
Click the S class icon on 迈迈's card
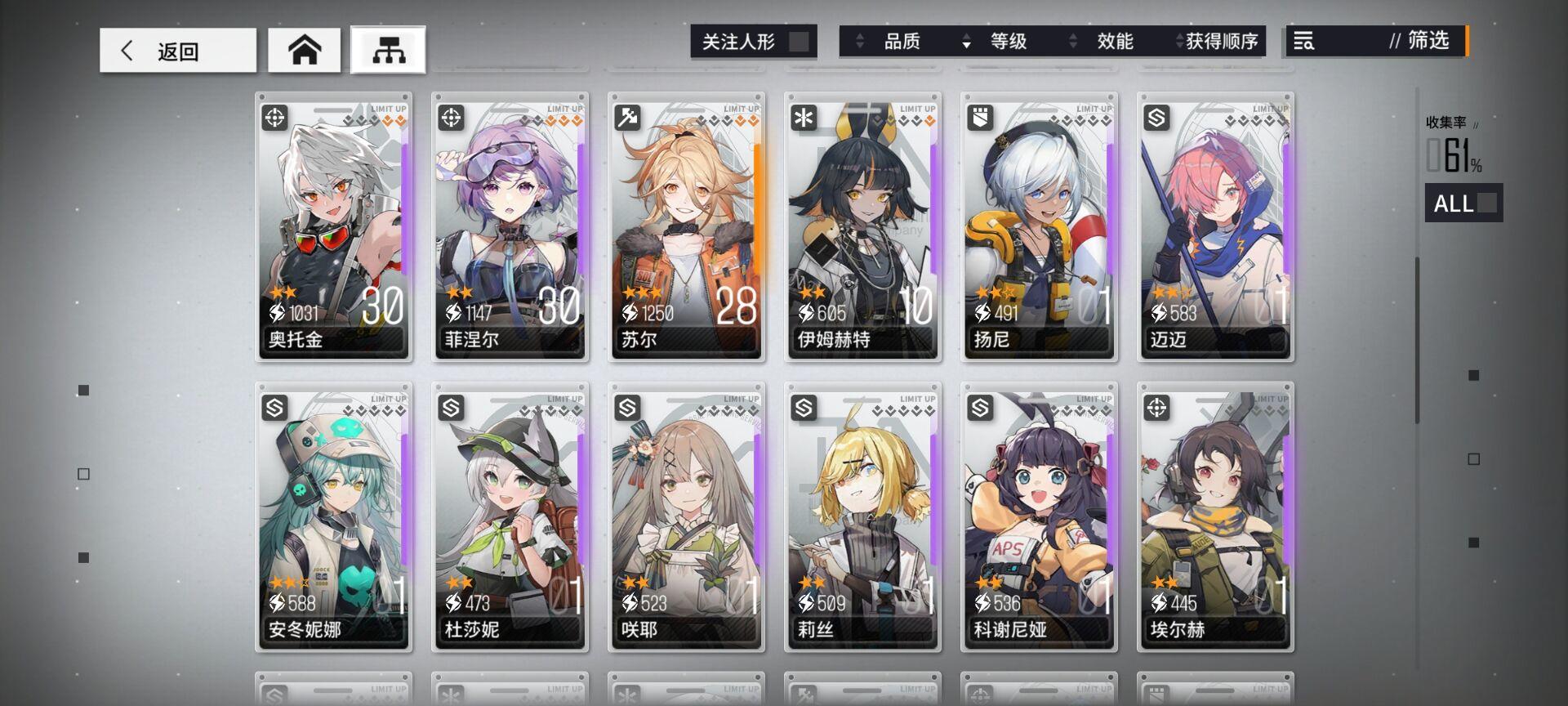pos(1154,116)
